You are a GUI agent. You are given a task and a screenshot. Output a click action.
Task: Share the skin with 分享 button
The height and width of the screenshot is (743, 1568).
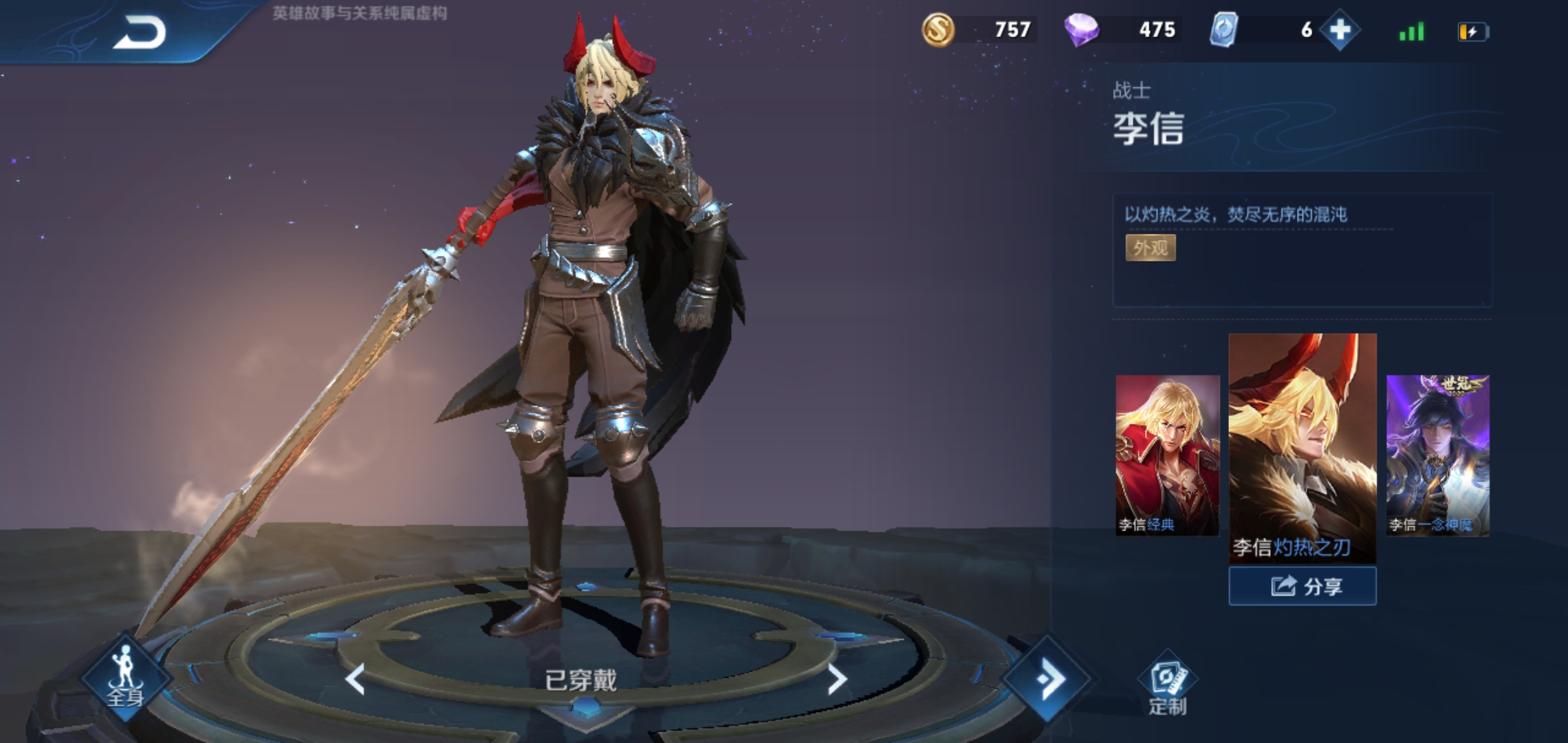[x=1303, y=586]
